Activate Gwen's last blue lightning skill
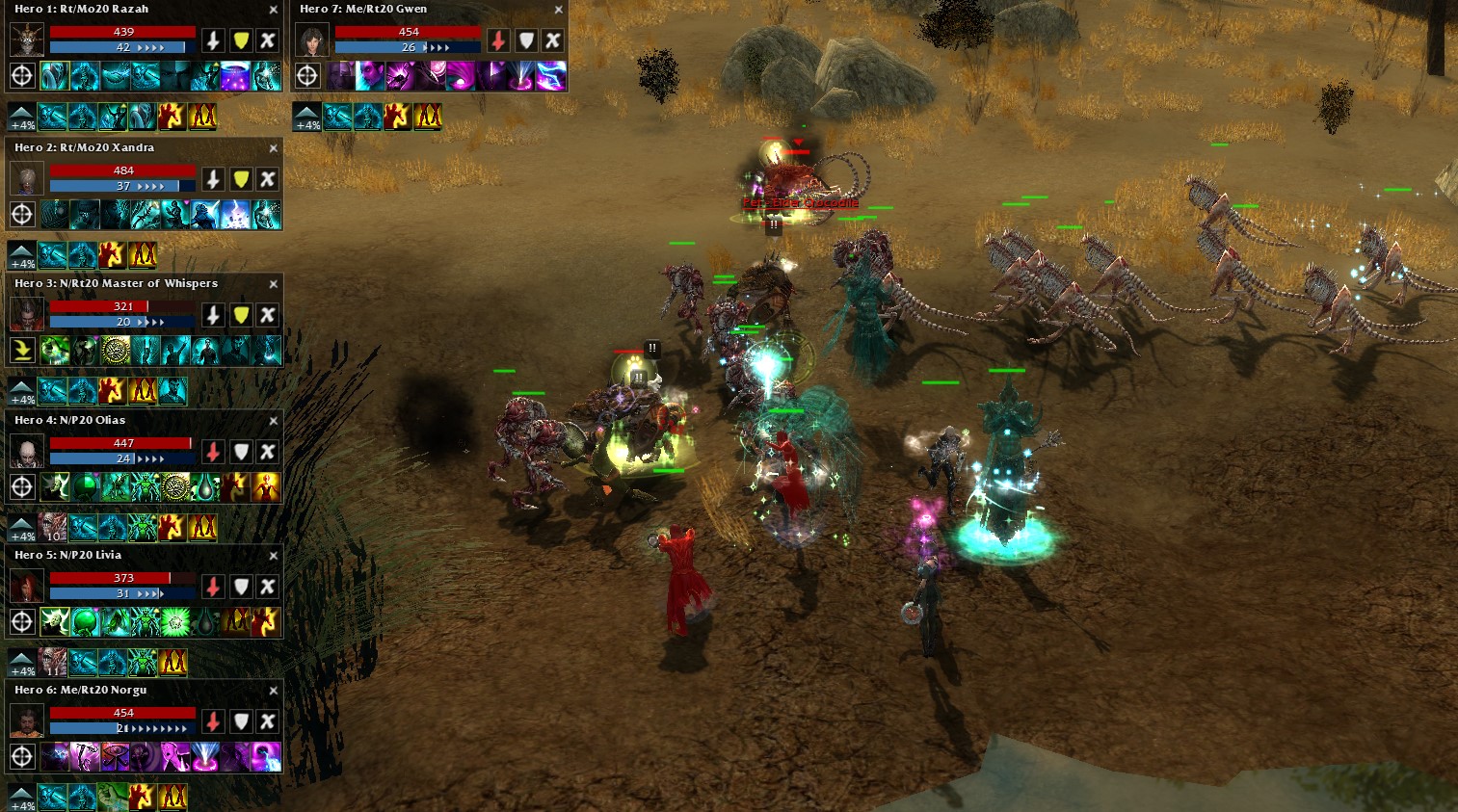This screenshot has height=812, width=1458. point(551,76)
